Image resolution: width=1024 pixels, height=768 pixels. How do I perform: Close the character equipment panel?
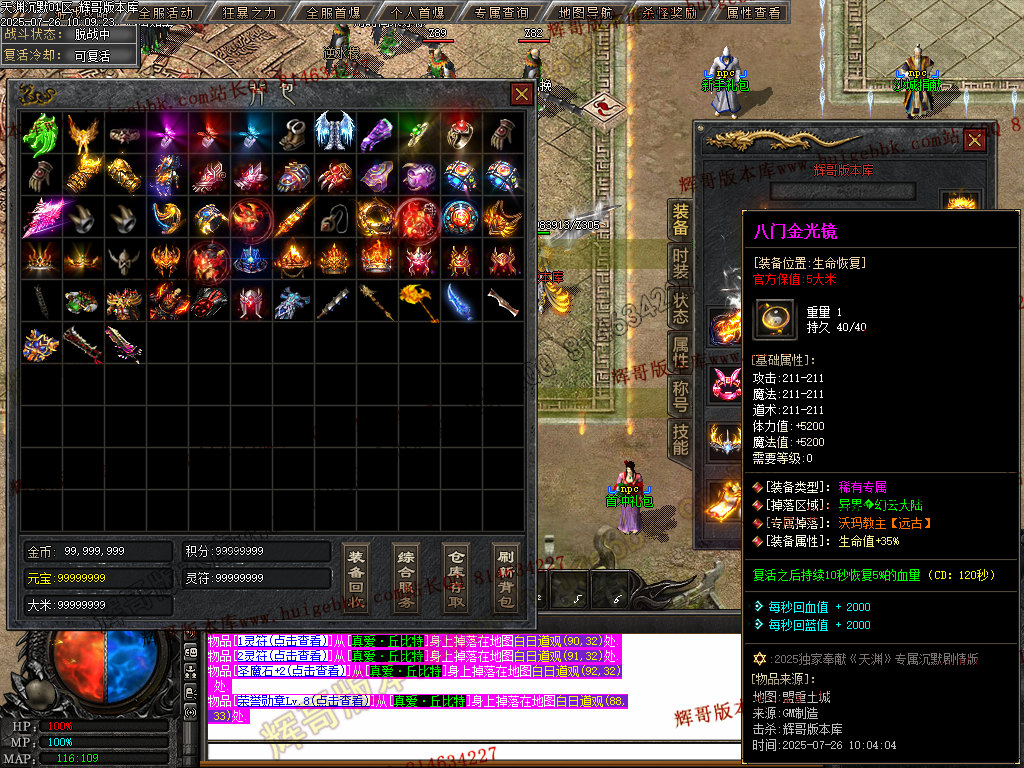tap(974, 141)
